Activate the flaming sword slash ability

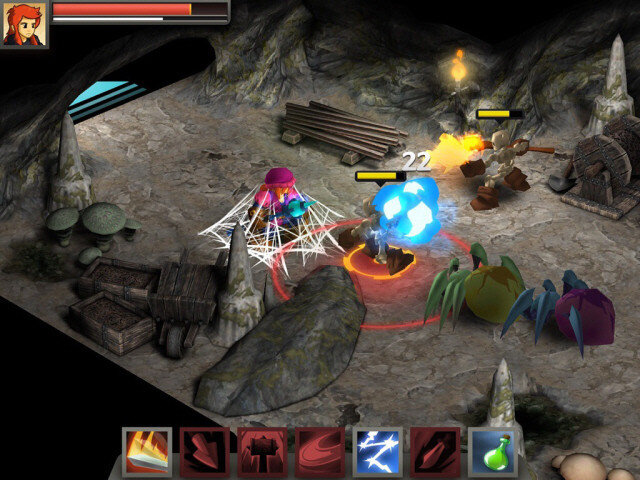tap(147, 452)
